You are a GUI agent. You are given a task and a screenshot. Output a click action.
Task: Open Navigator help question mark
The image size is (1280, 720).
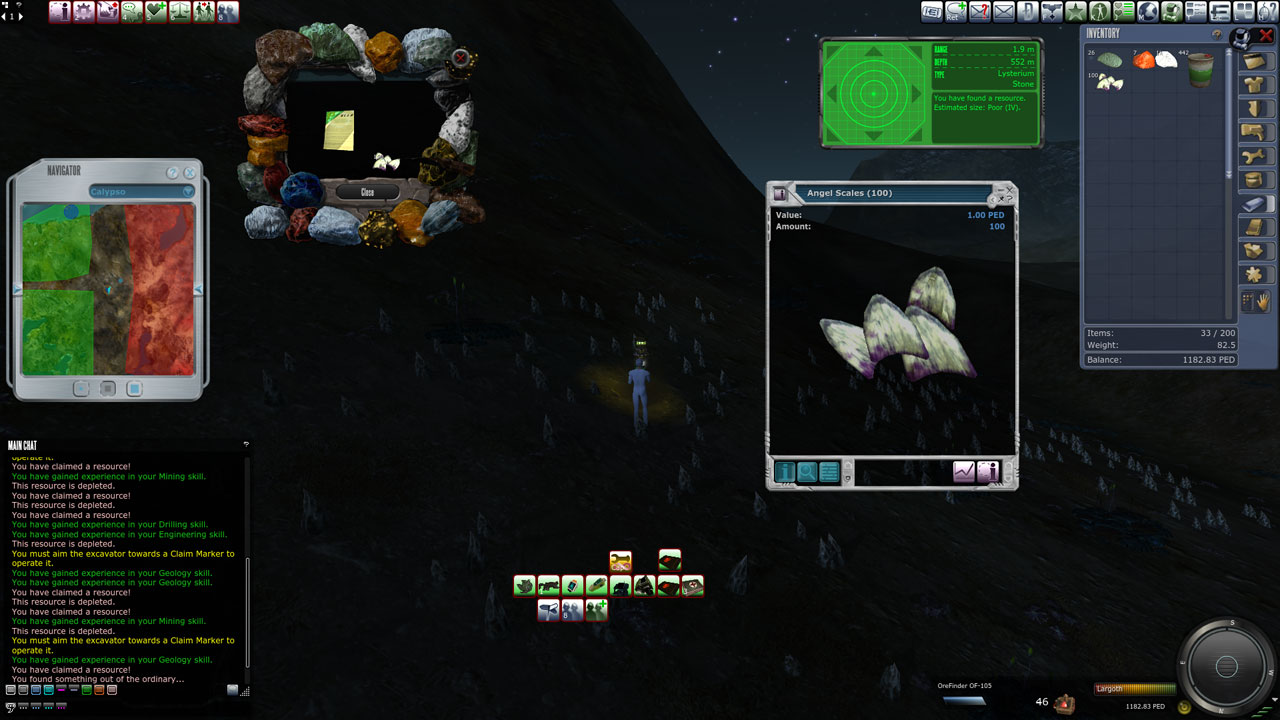pyautogui.click(x=172, y=173)
